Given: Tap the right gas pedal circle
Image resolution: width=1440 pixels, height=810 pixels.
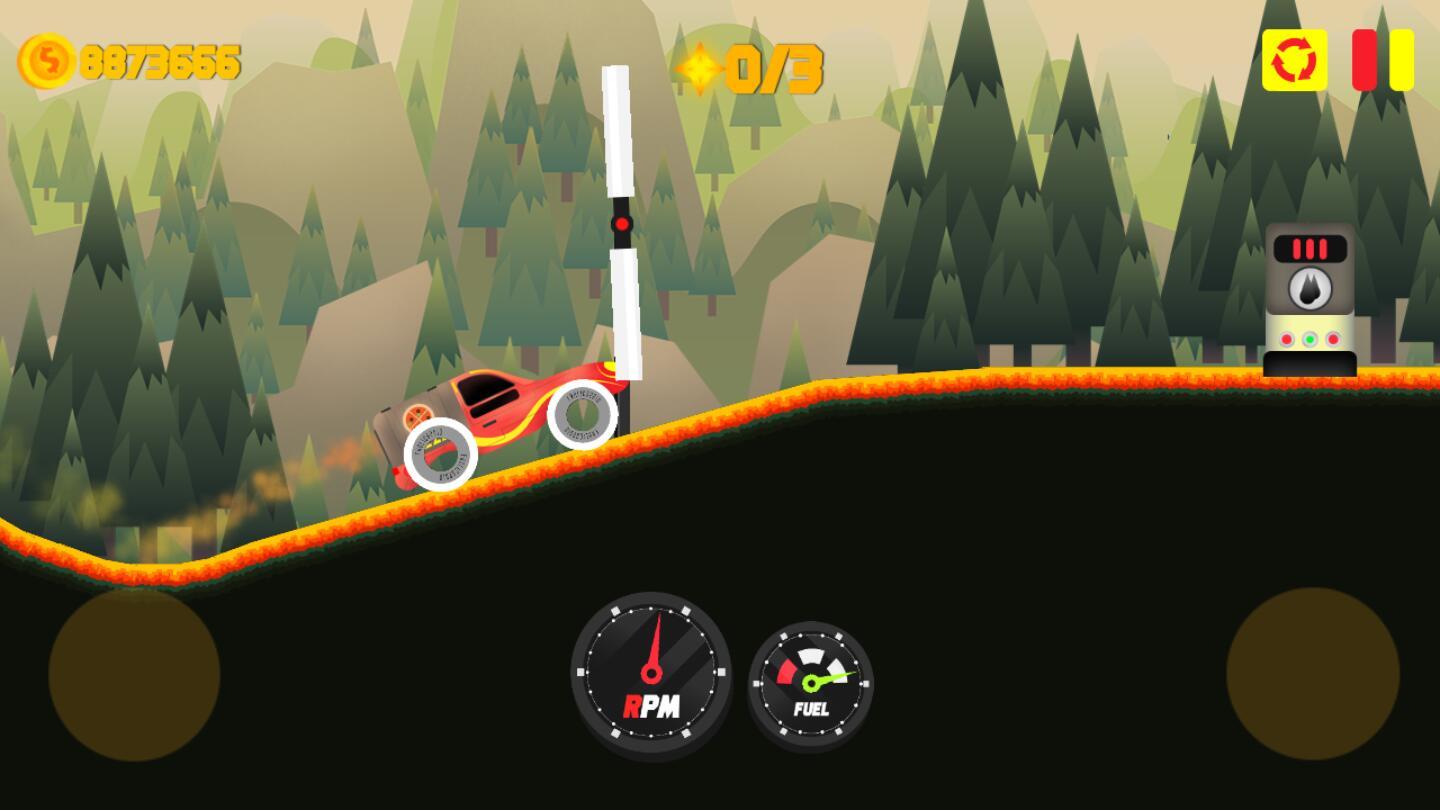Looking at the screenshot, I should [1312, 674].
